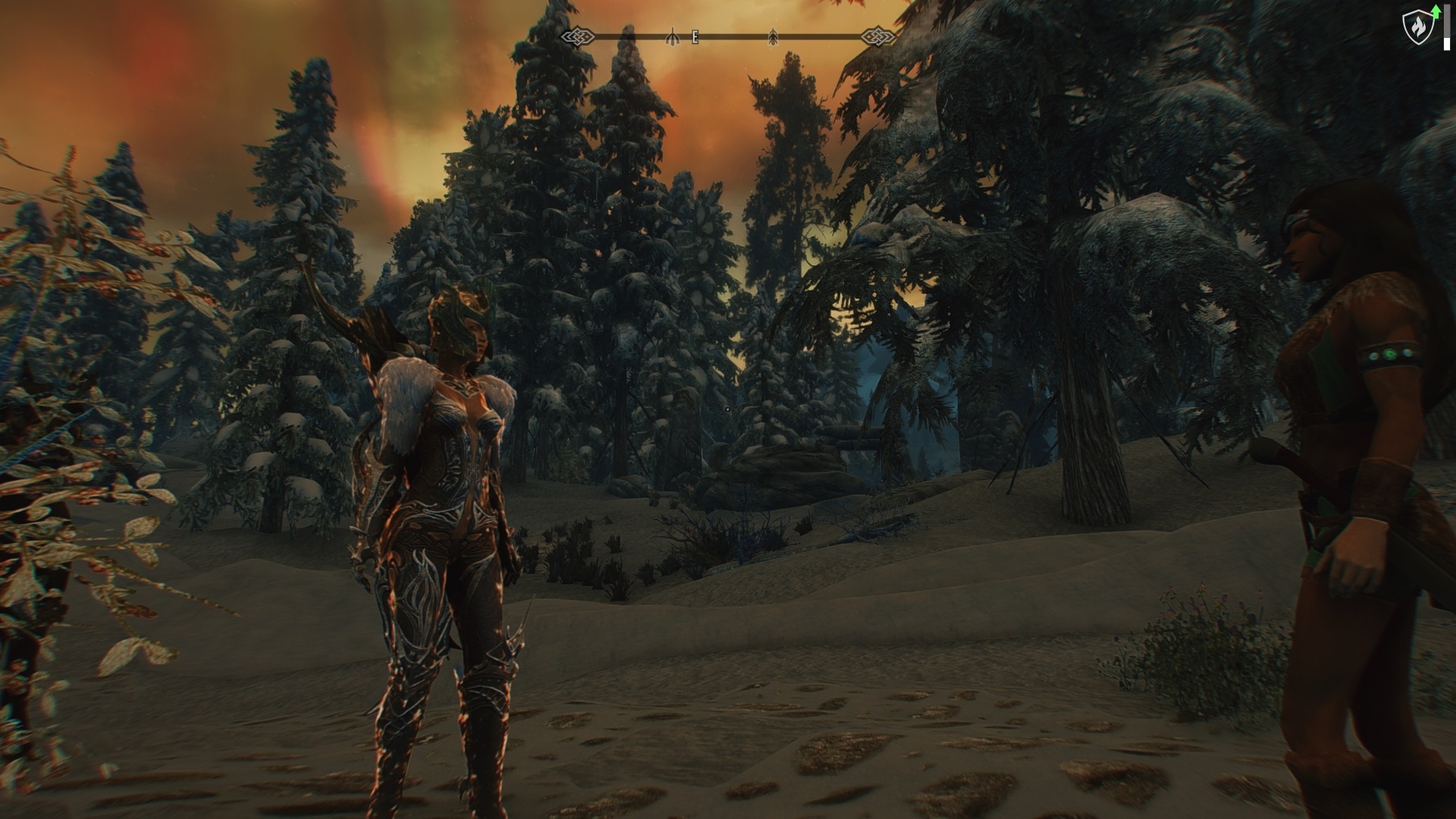The height and width of the screenshot is (819, 1456).
Task: Select the green upward arrow indicator
Action: click(1436, 11)
